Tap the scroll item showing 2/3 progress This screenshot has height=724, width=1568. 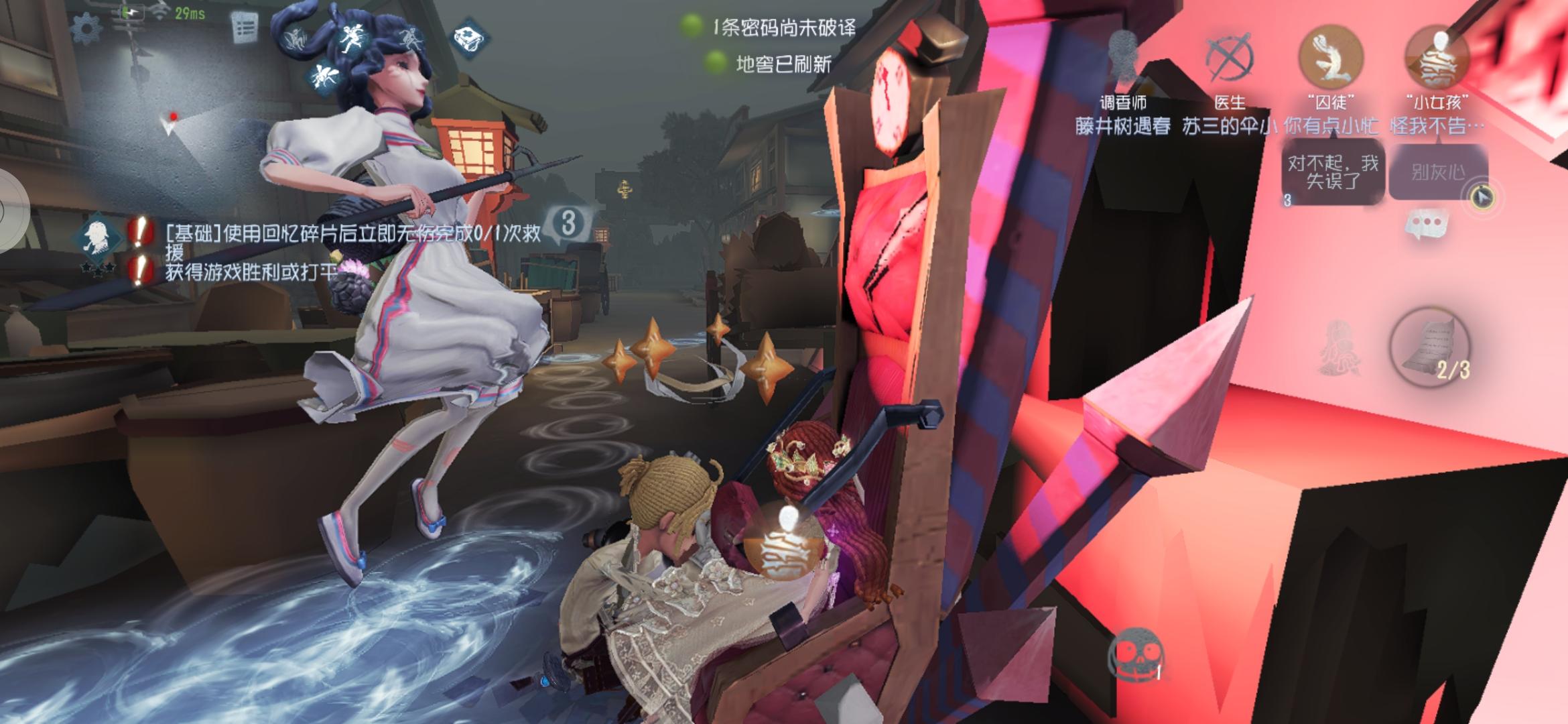point(1432,347)
